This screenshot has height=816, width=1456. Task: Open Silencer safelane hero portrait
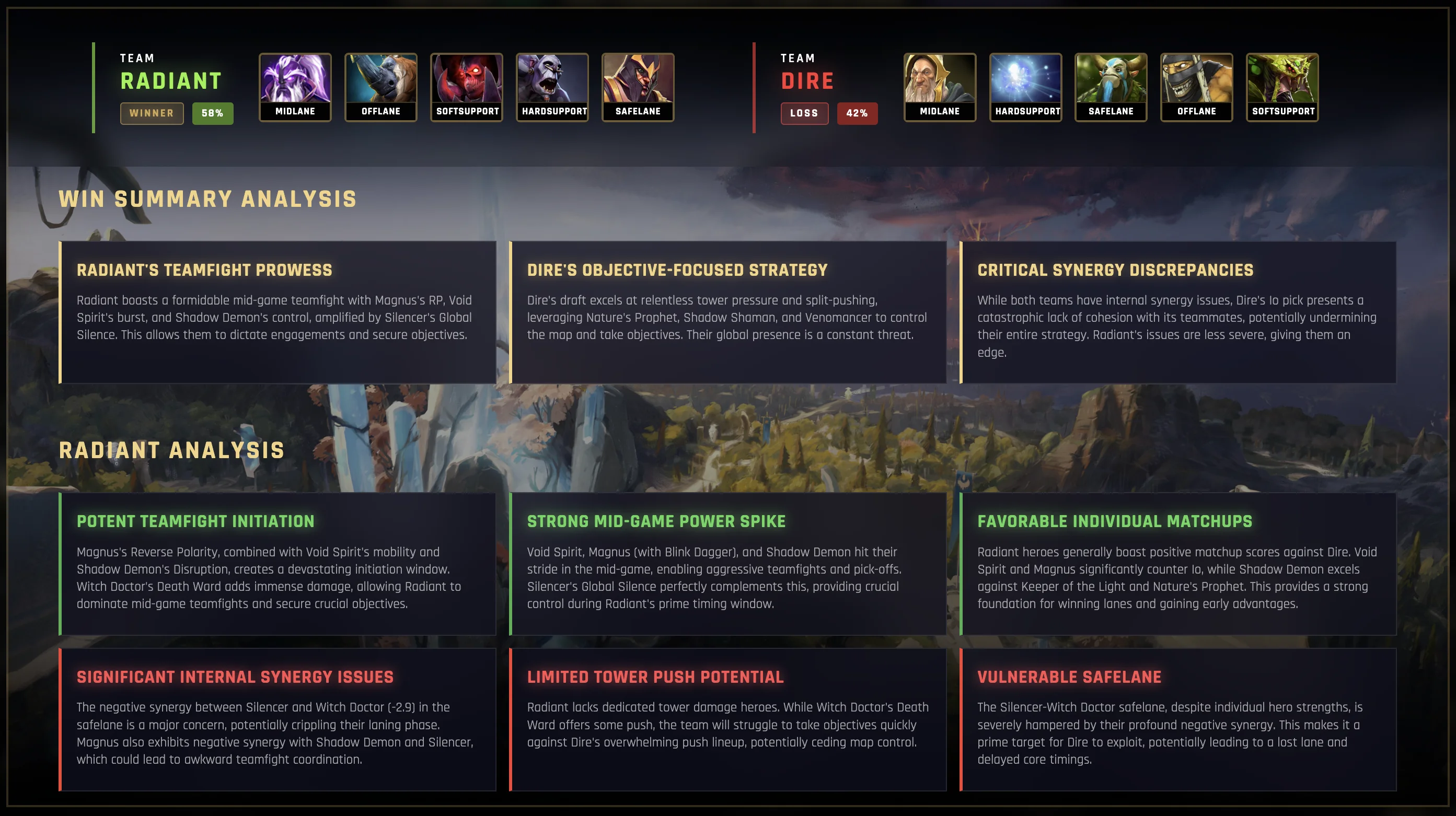638,87
